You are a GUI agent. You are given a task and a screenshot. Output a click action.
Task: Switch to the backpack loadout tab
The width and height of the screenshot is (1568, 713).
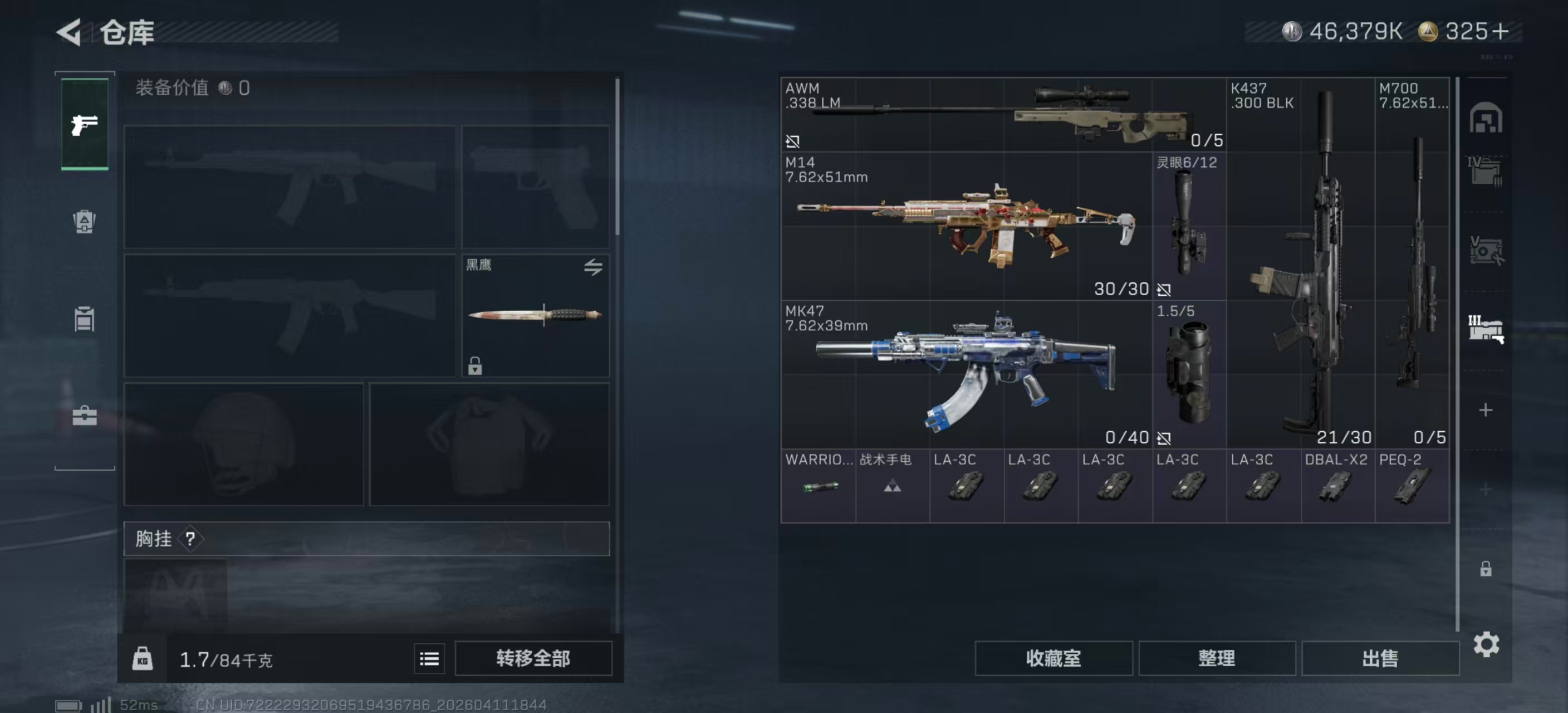click(85, 221)
